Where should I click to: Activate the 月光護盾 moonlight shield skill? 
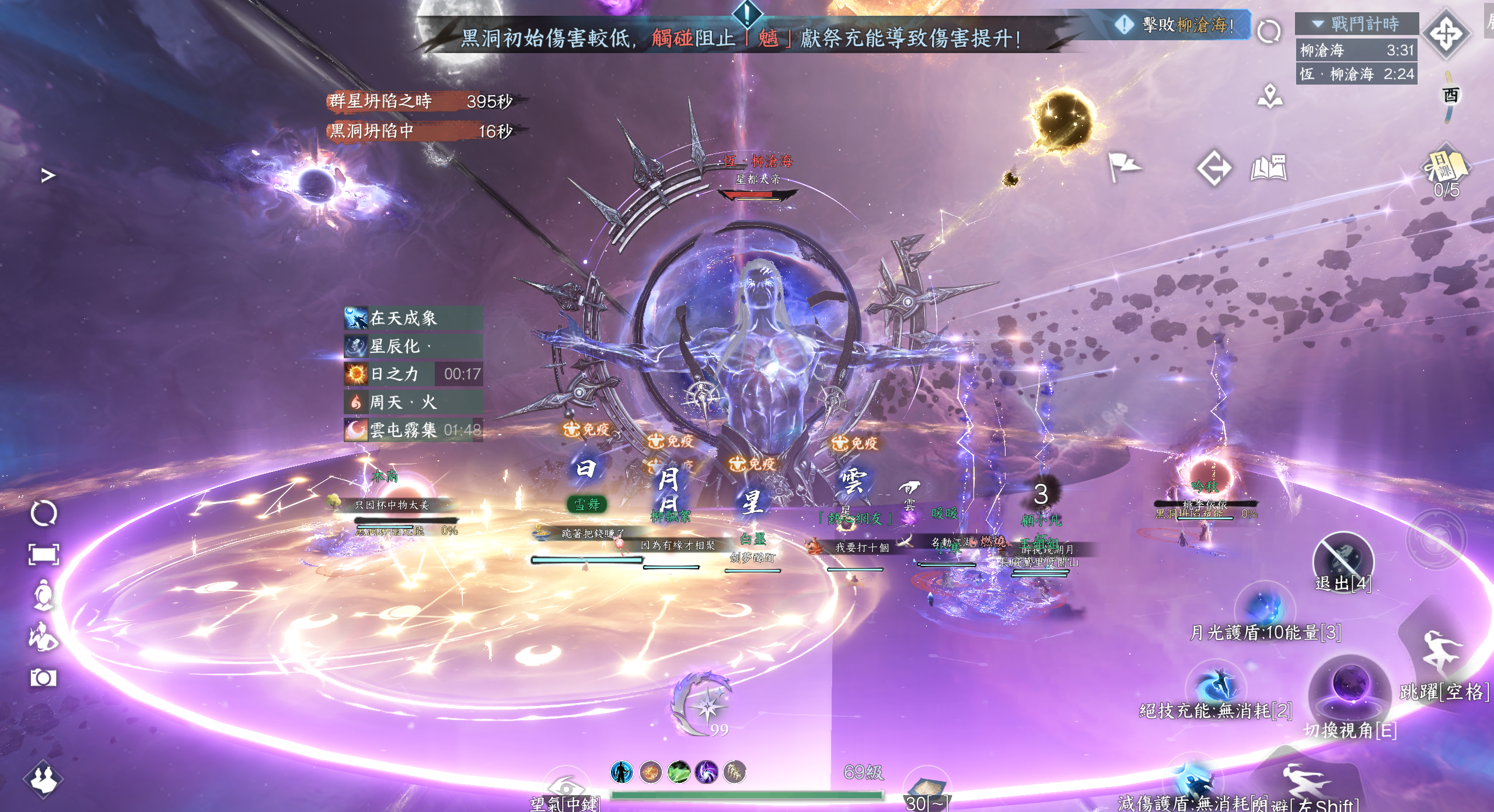point(1264,608)
